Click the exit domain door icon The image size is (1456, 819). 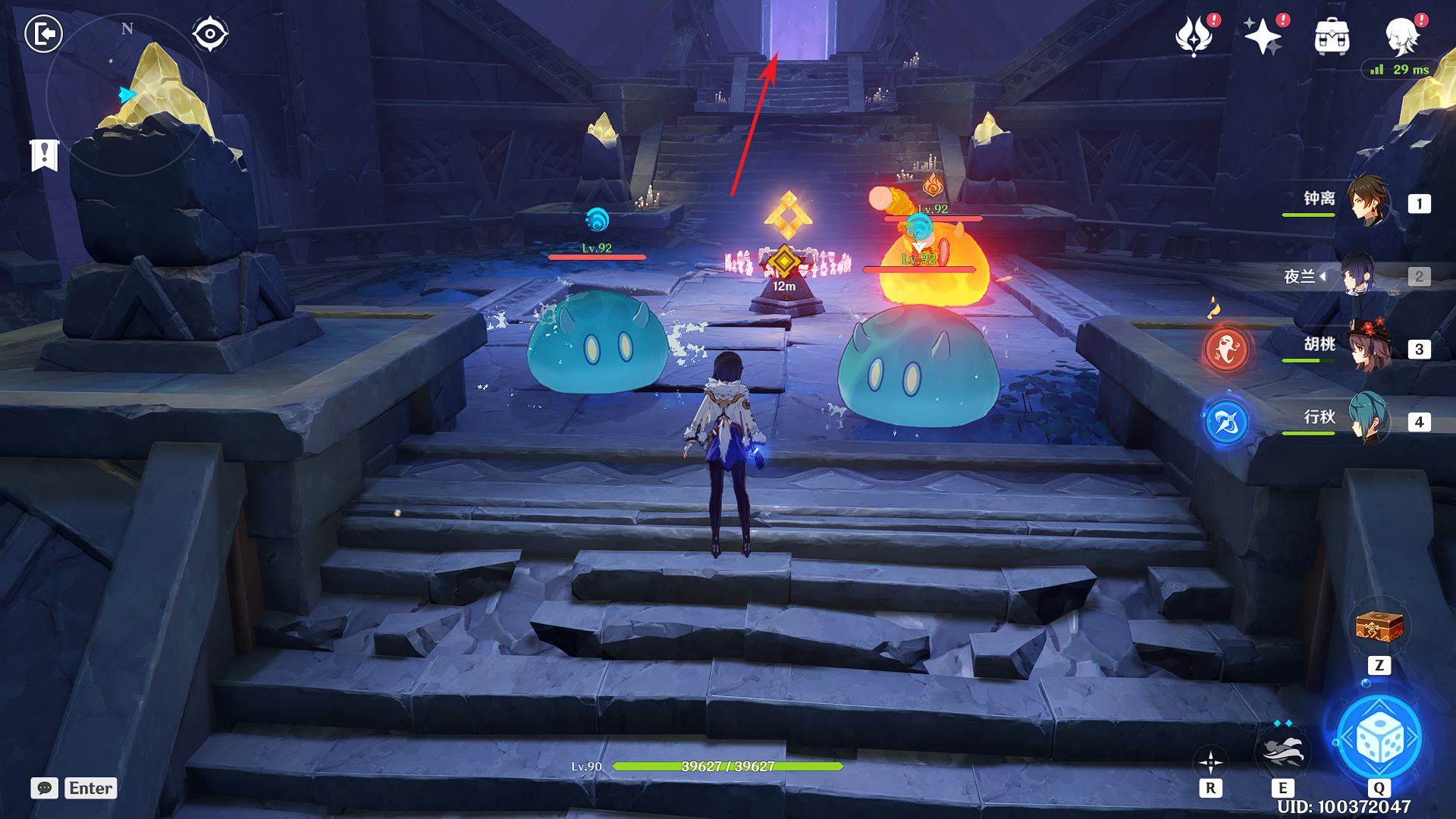pos(43,34)
